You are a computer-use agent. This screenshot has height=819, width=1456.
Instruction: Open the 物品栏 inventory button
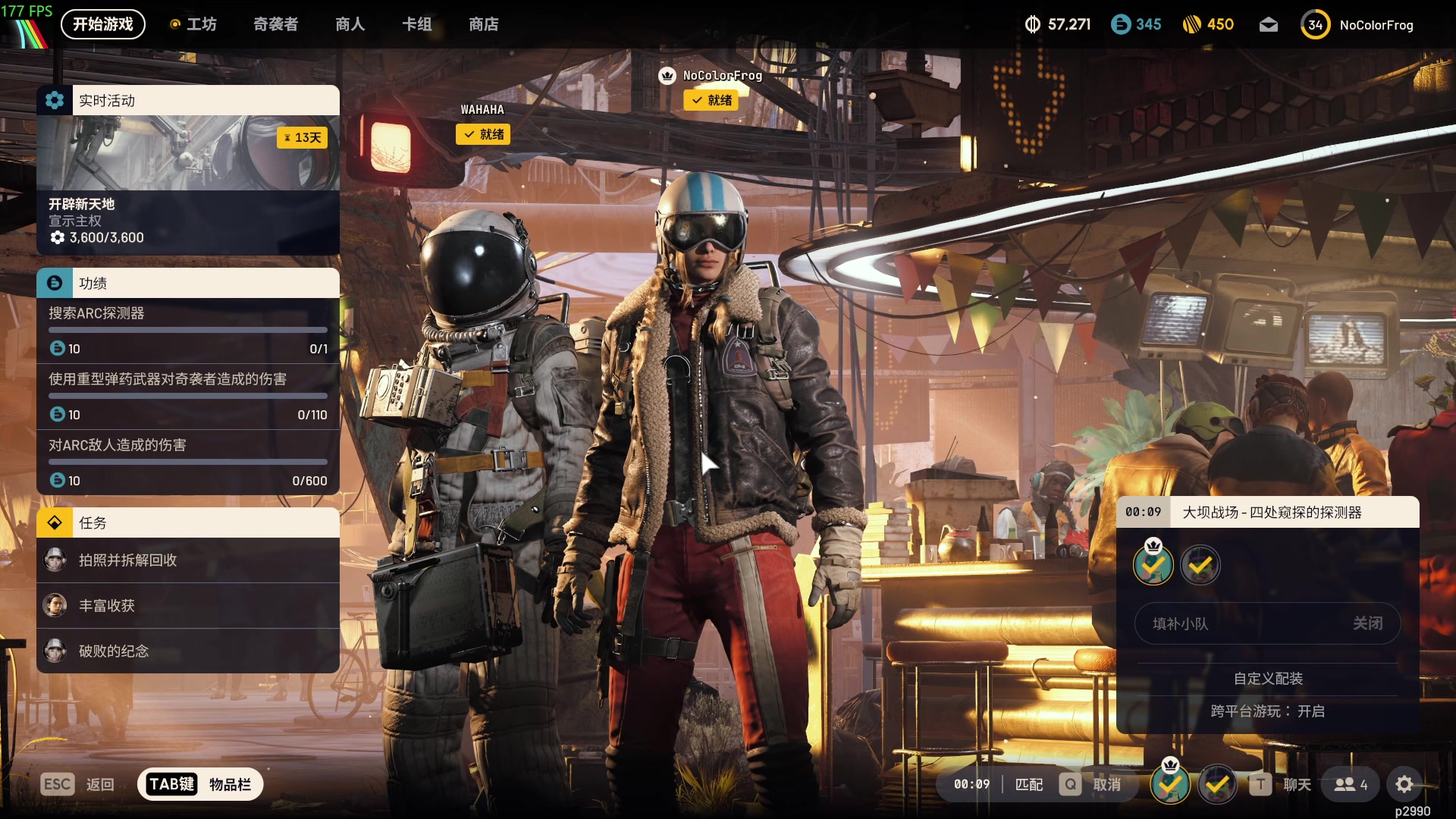click(200, 784)
